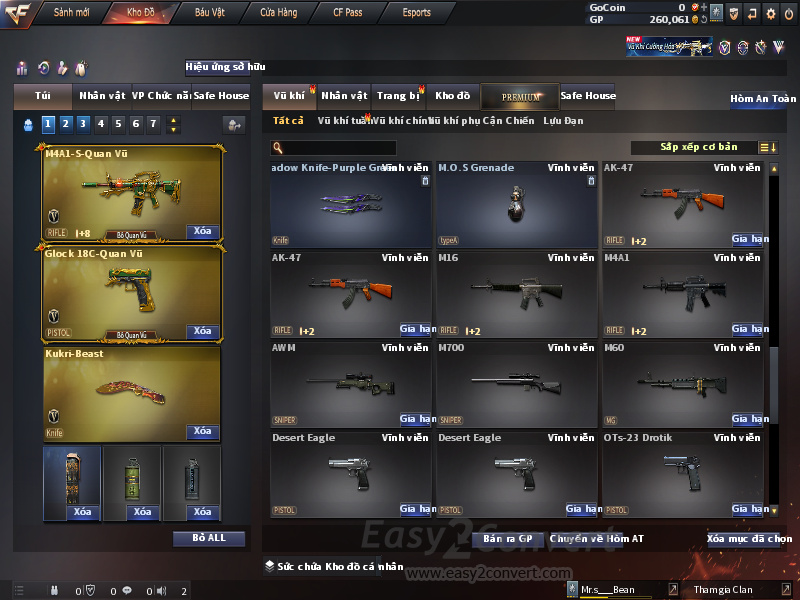Select the Kukri-Beast knife slot
800x600 pixels.
131,393
